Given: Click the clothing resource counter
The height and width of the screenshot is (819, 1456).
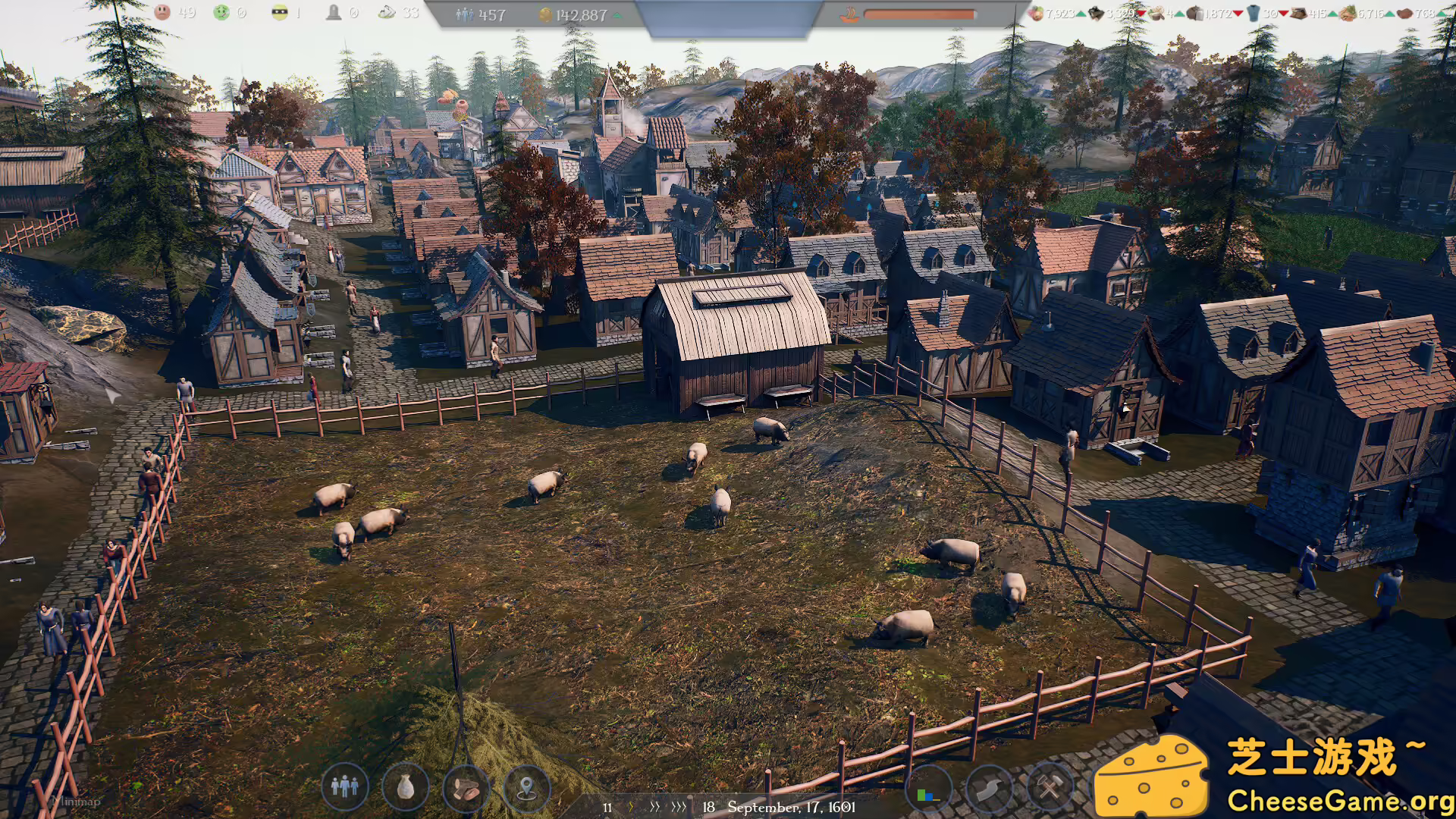Looking at the screenshot, I should (x=1255, y=13).
